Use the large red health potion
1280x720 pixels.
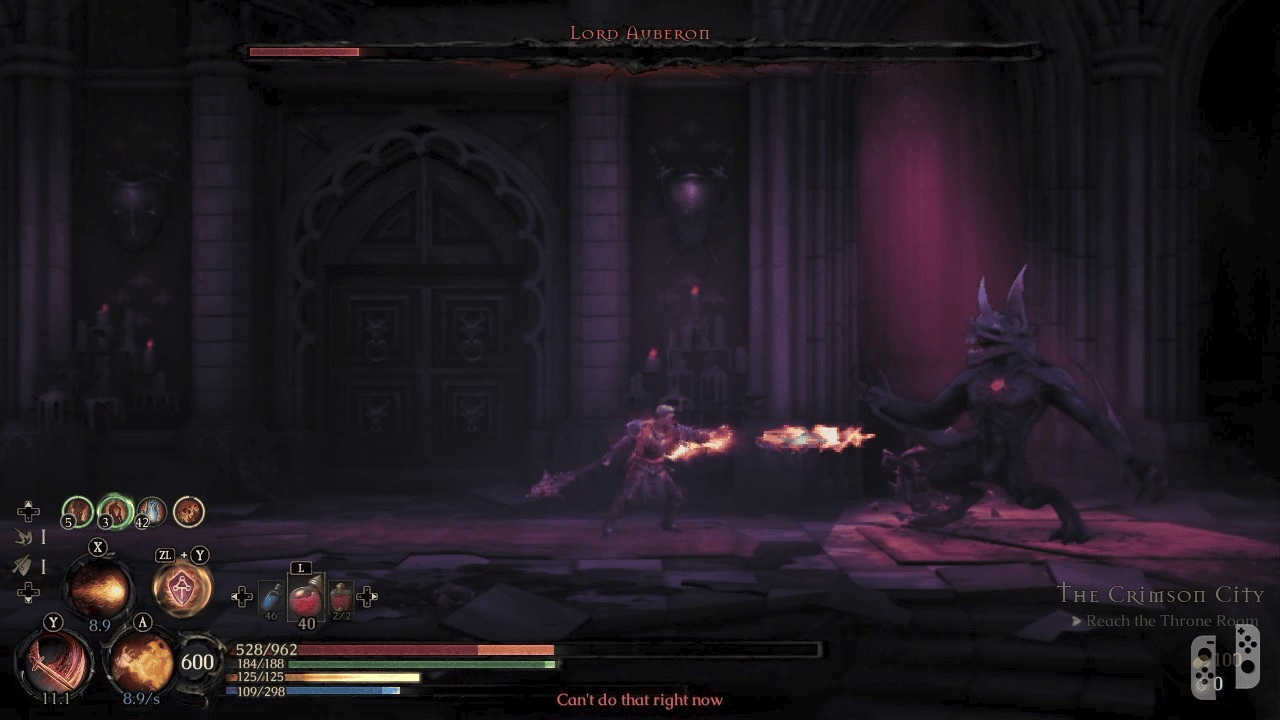click(x=305, y=598)
